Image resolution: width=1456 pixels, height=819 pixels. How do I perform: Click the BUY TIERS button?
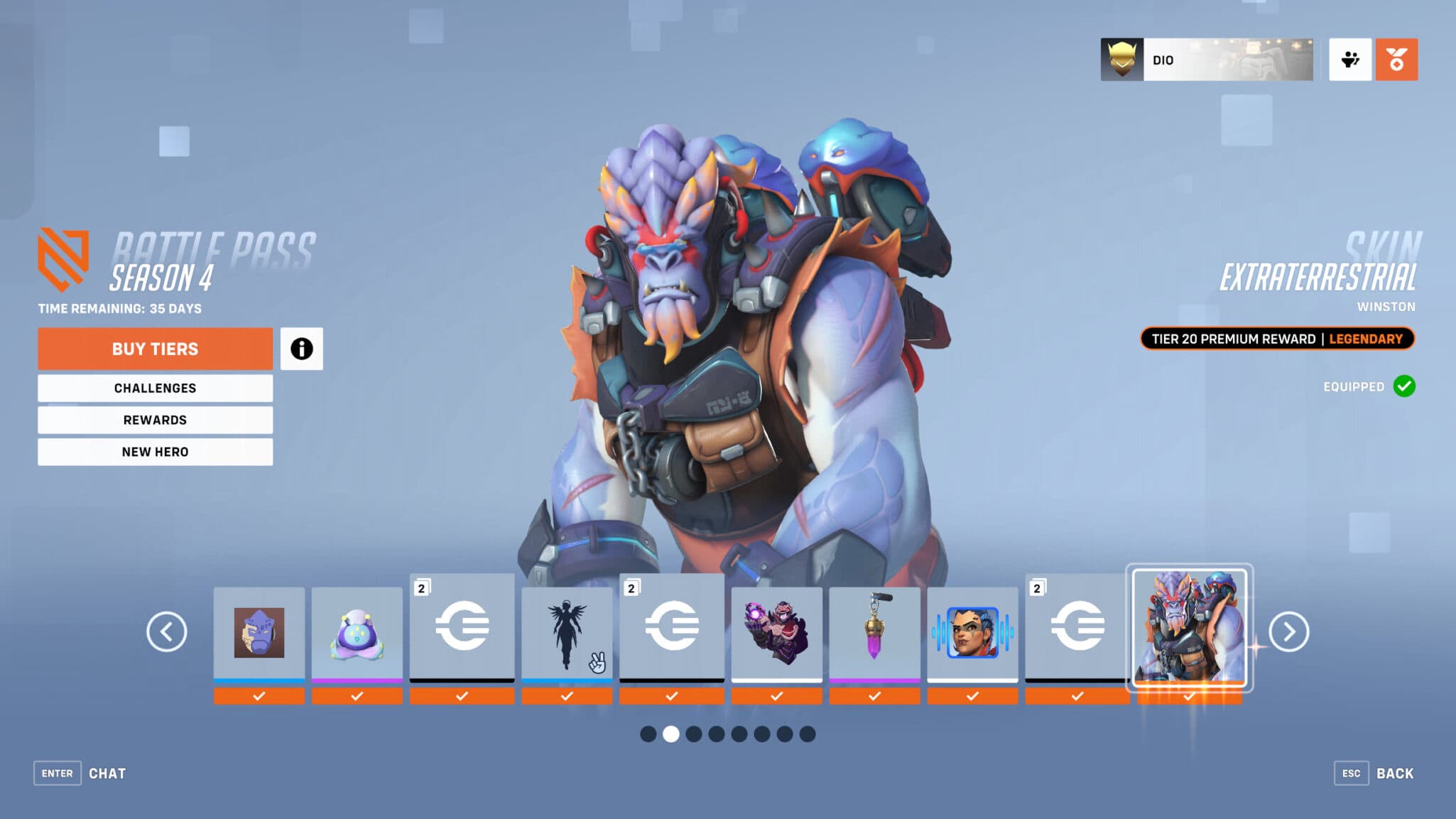[x=155, y=349]
